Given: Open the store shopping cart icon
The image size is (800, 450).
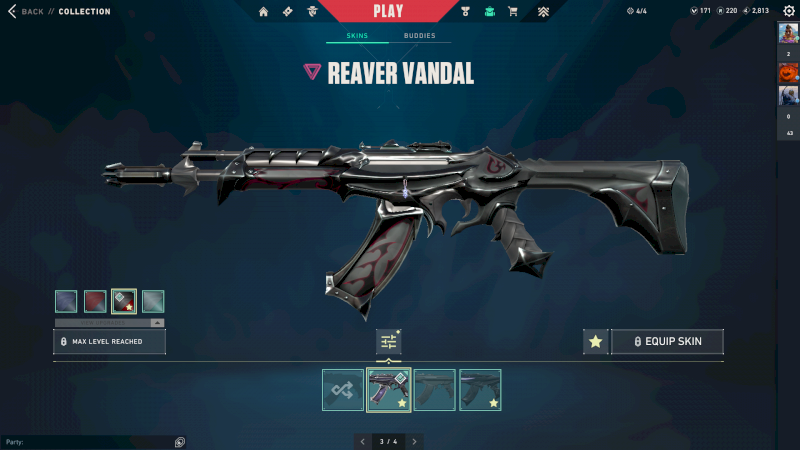Looking at the screenshot, I should coord(513,12).
